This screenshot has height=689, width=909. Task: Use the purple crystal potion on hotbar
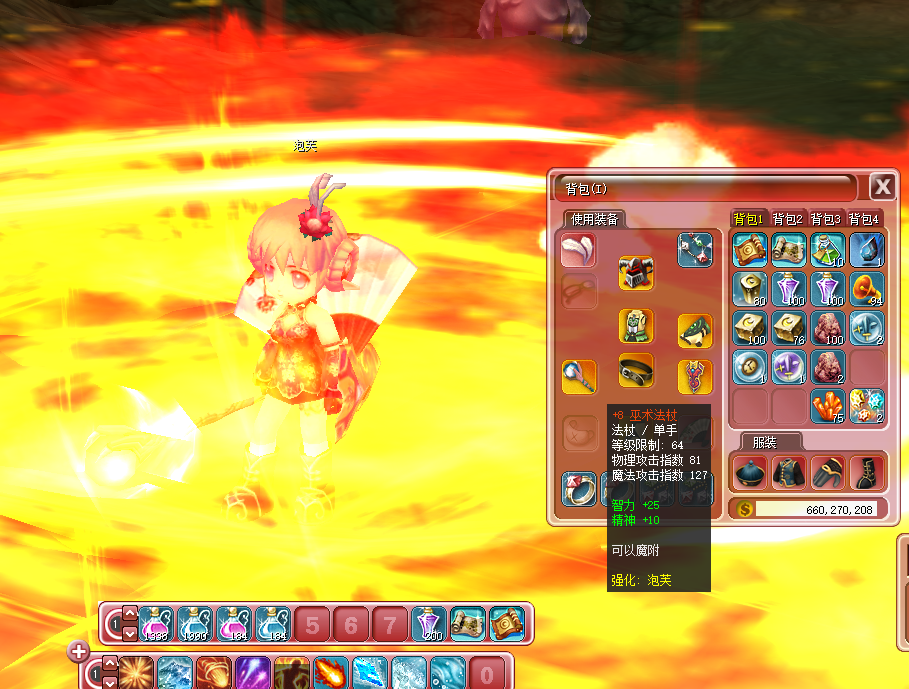(429, 624)
